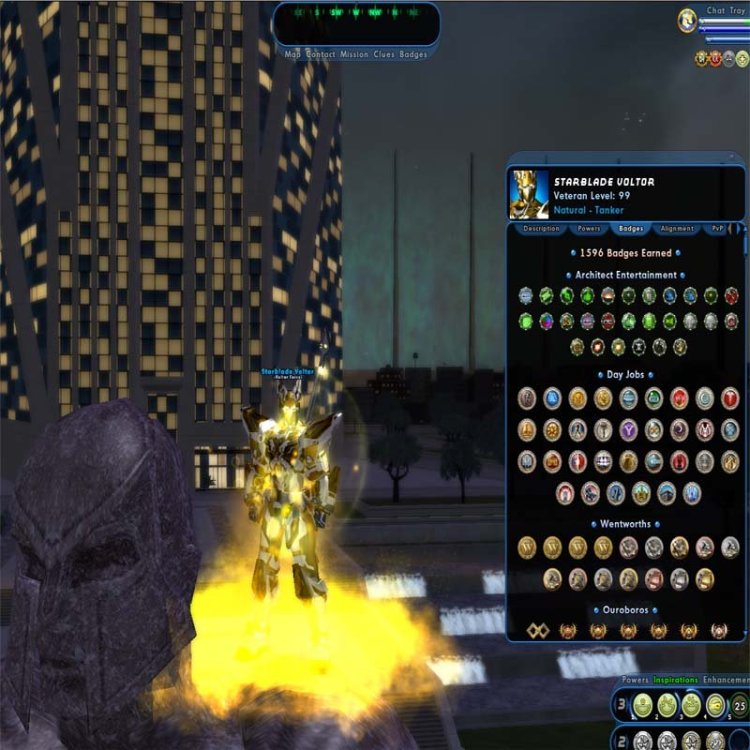Open the Chat window
This screenshot has height=750, width=750.
(x=716, y=11)
